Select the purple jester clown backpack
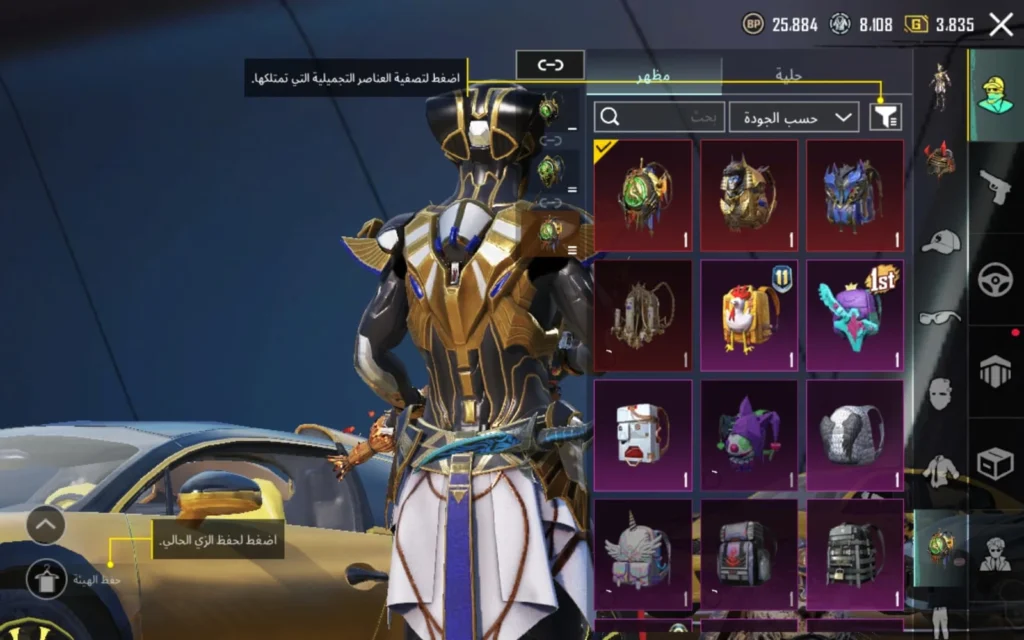 (x=749, y=435)
